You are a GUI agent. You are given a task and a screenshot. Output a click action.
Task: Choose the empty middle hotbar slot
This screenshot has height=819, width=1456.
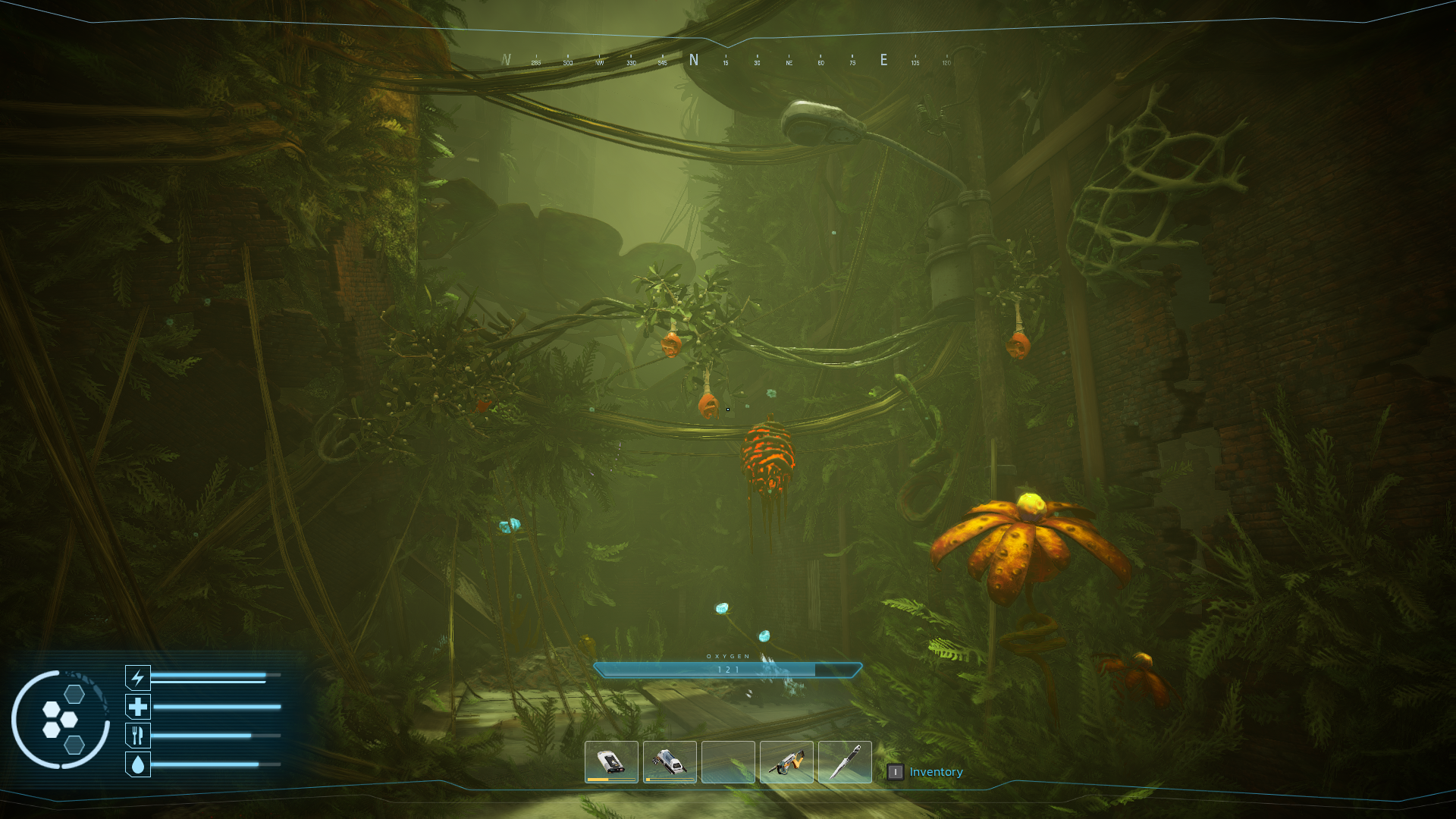click(728, 761)
